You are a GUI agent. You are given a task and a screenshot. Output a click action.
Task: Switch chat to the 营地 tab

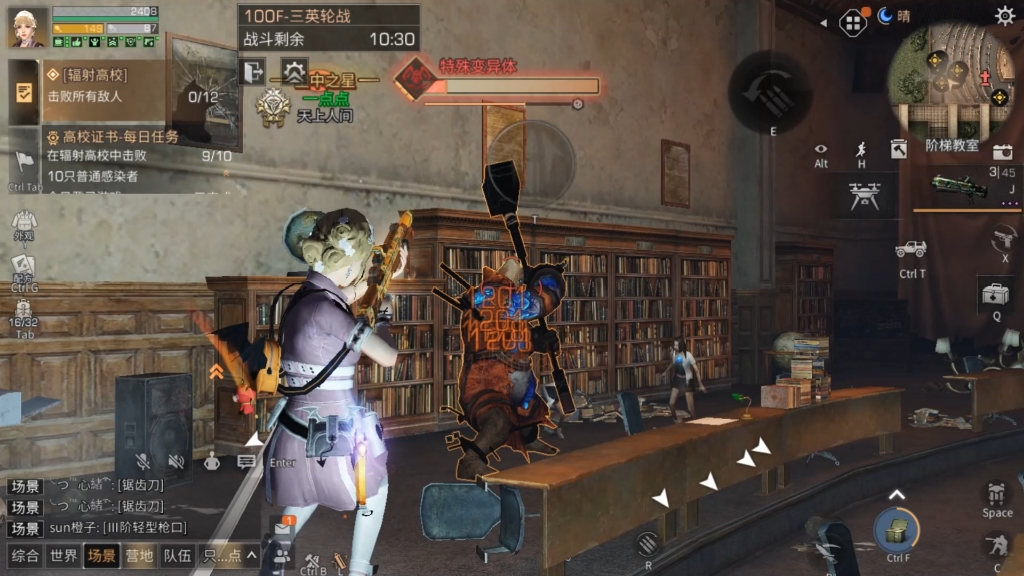click(138, 556)
